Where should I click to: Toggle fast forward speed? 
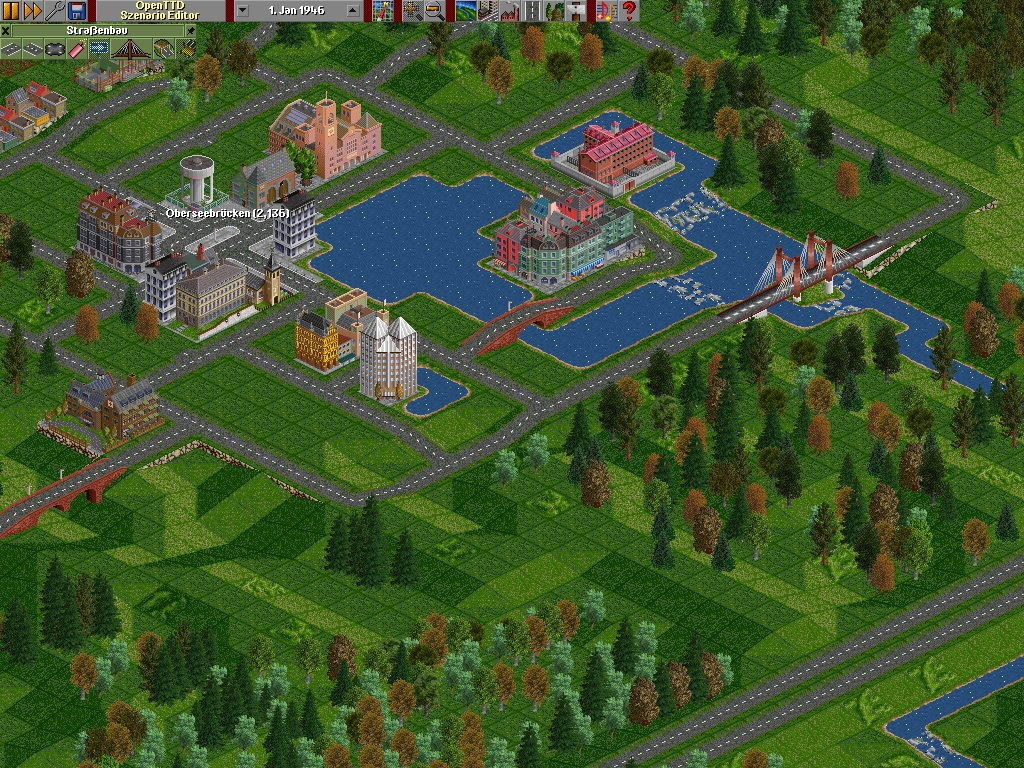coord(32,11)
